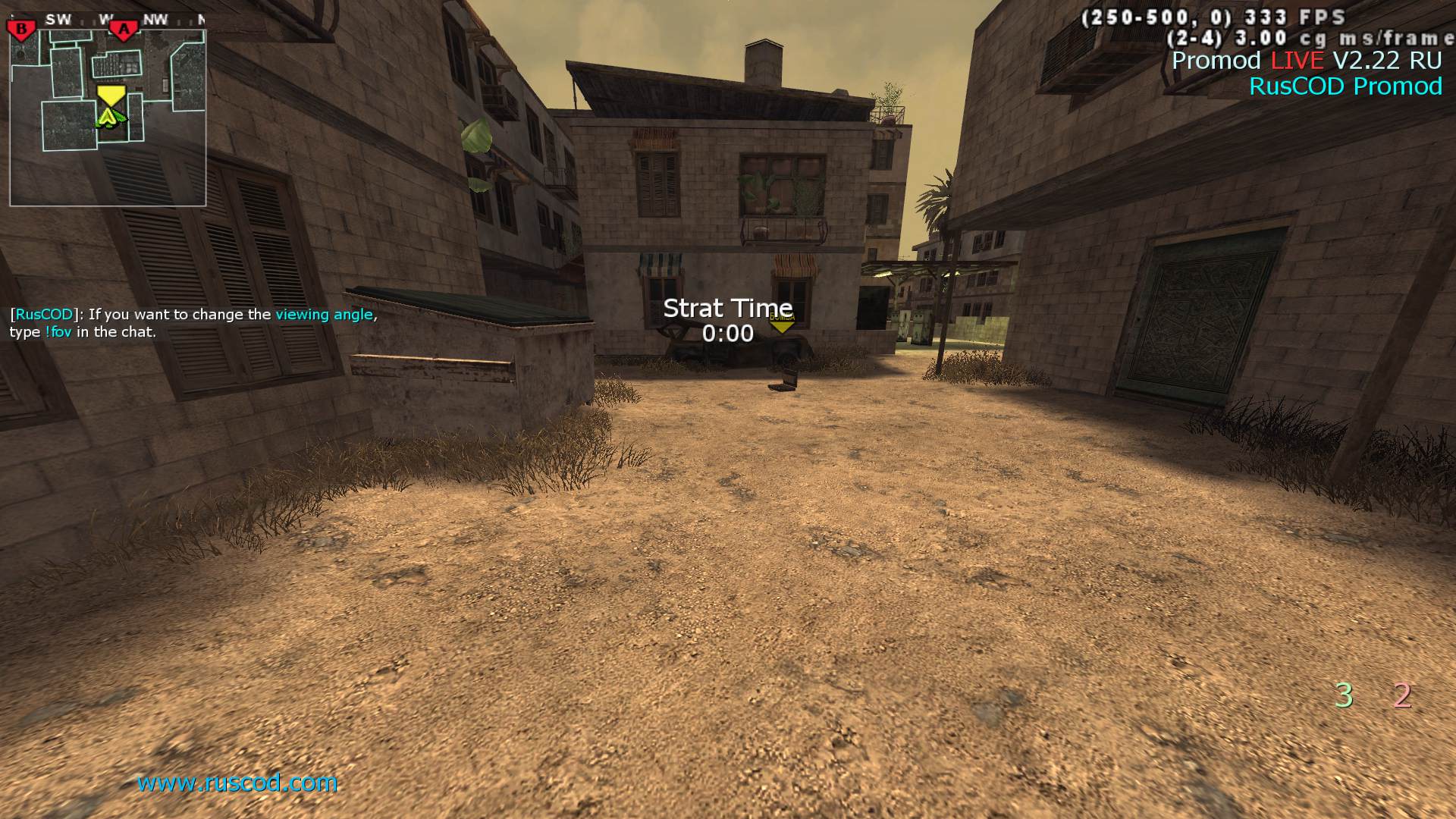Click the yellow bomb objective waypoint icon
This screenshot has height=819, width=1456.
(782, 322)
